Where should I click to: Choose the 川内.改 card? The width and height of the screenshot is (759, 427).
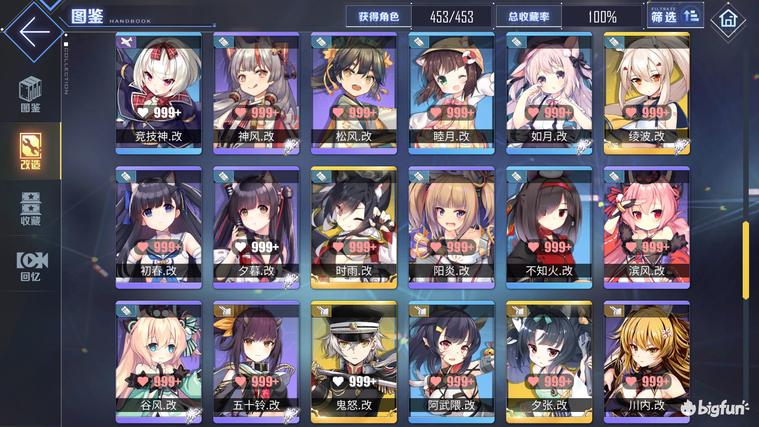[x=647, y=357]
